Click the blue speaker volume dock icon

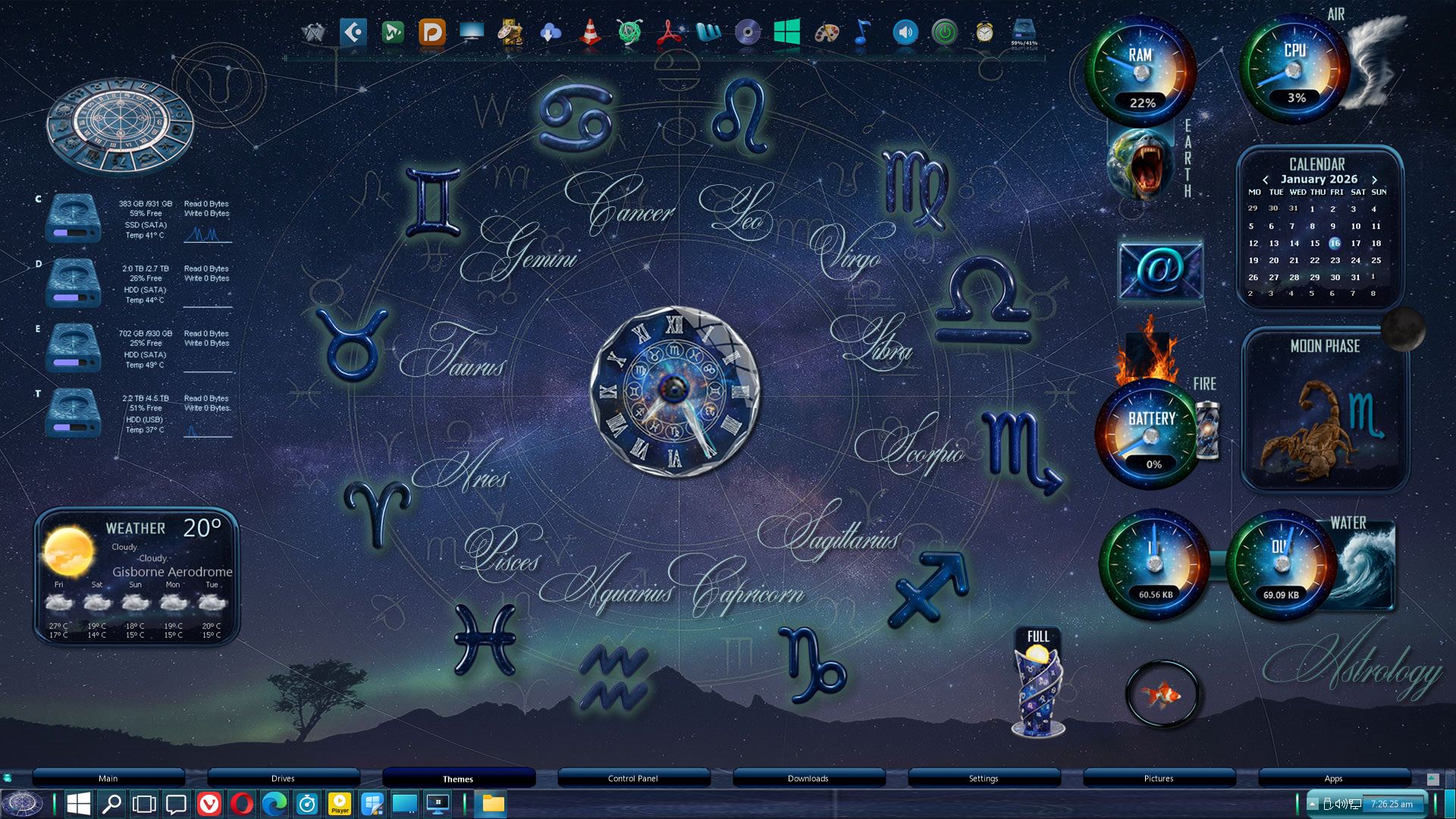(x=905, y=33)
